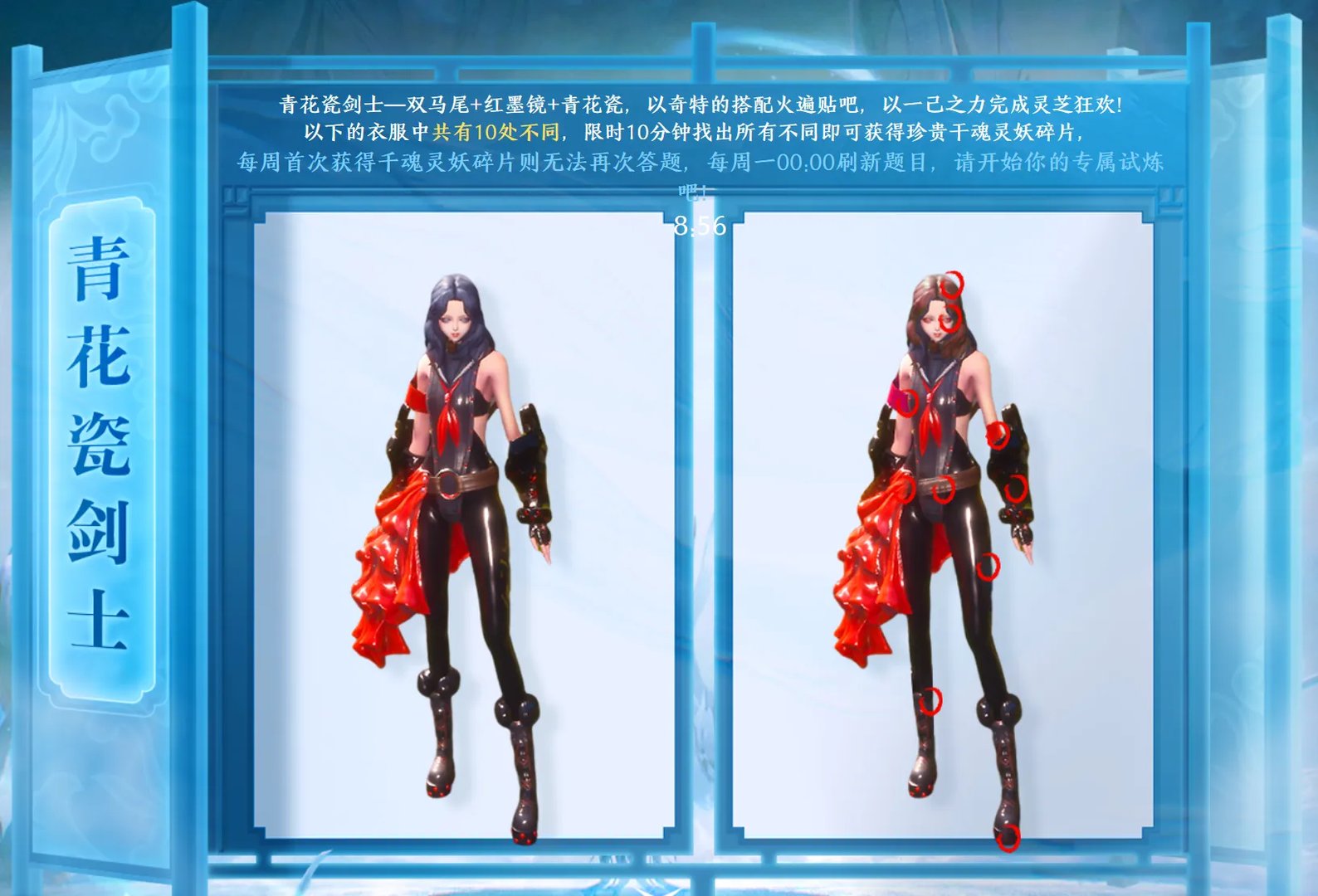Screen dimensions: 1318x896
Task: Click the highlighted text 共有10处不同
Action: click(x=496, y=131)
